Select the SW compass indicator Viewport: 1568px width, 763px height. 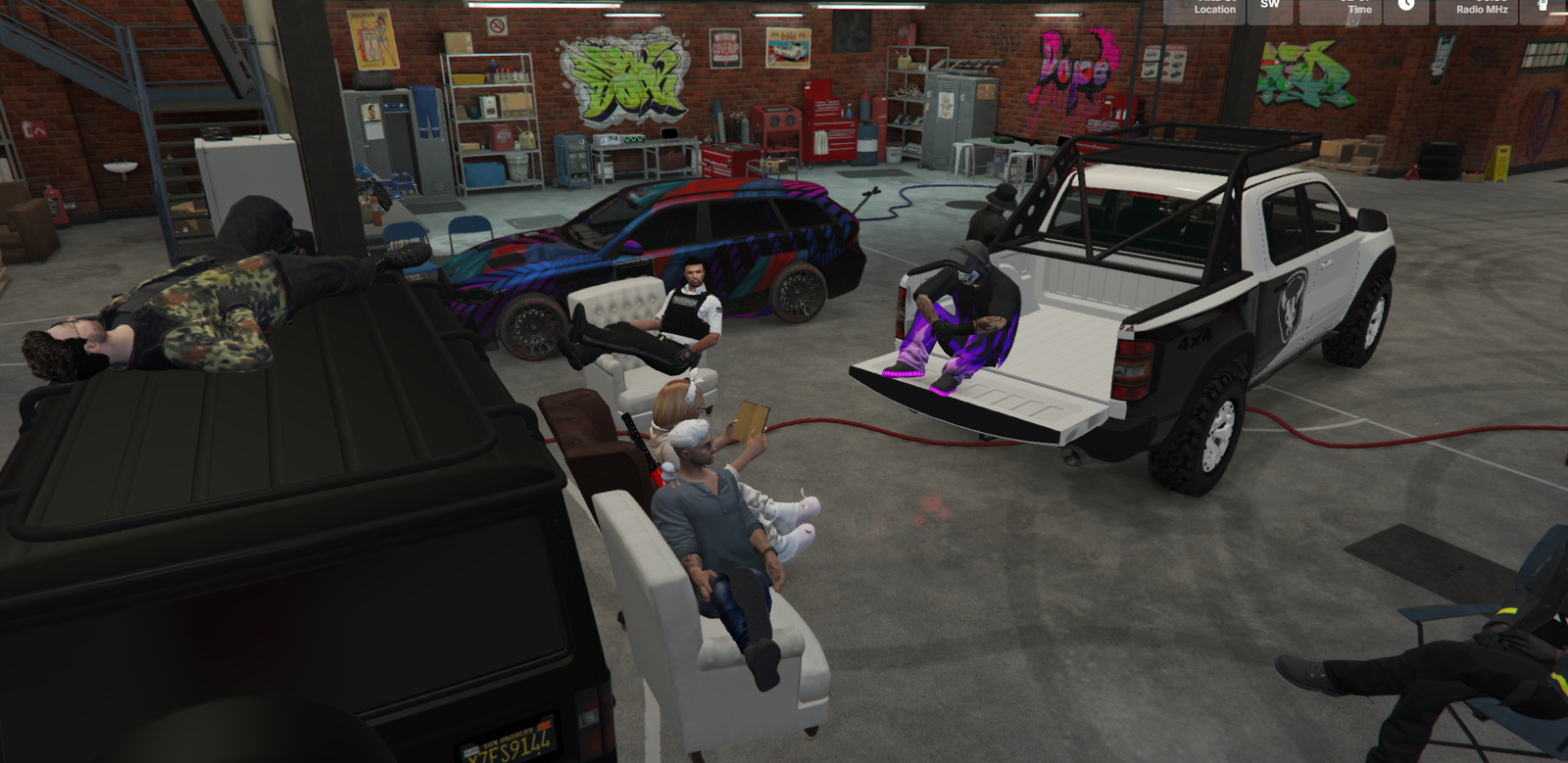click(x=1270, y=5)
